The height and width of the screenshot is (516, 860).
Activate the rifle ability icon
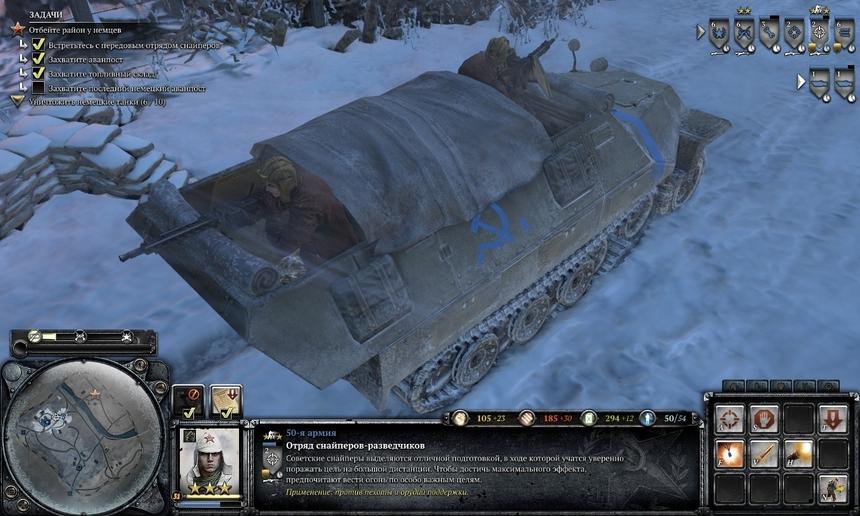(765, 453)
